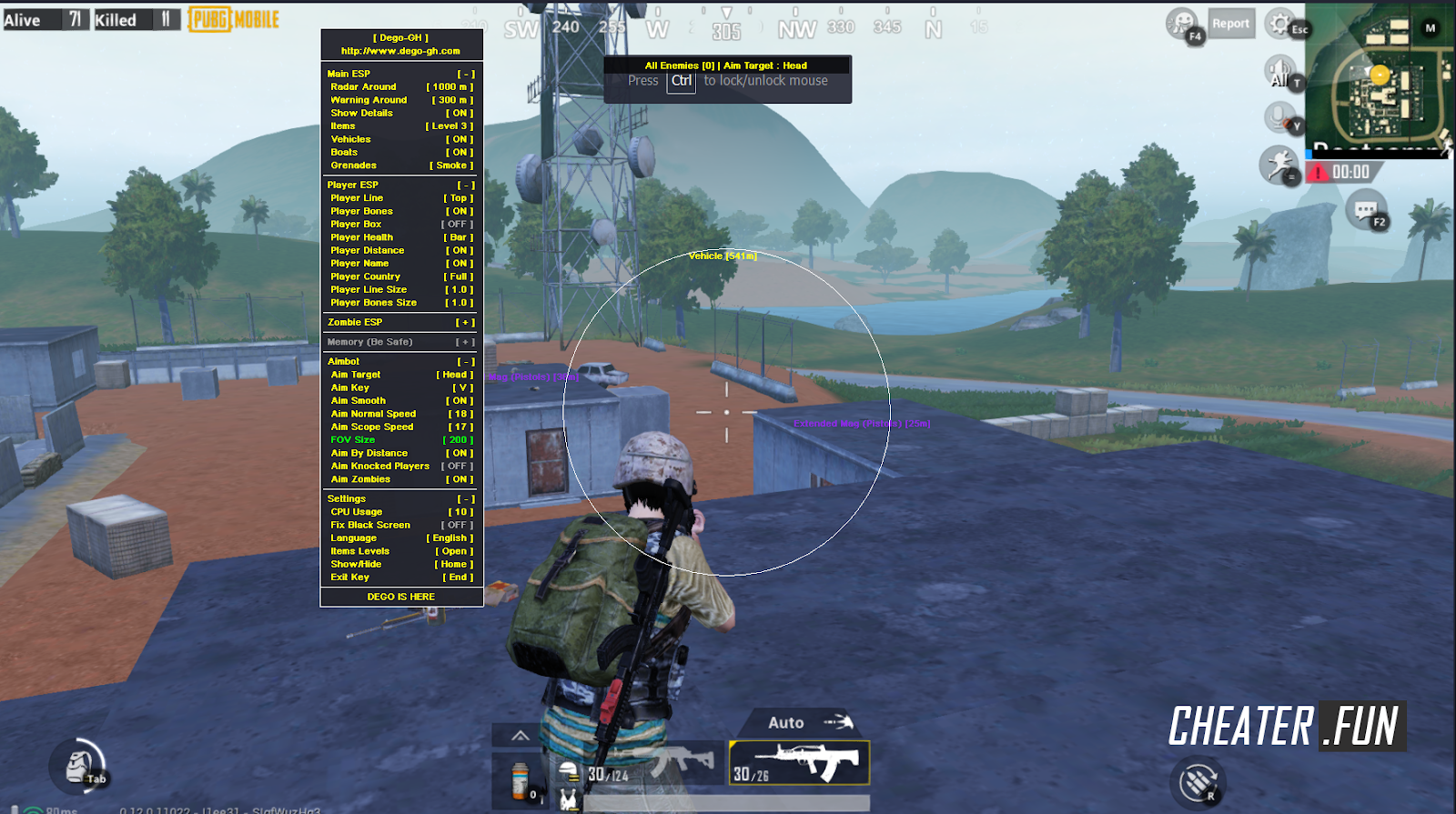The image size is (1456, 814).
Task: Collapse the Aimbot section
Action: point(466,361)
